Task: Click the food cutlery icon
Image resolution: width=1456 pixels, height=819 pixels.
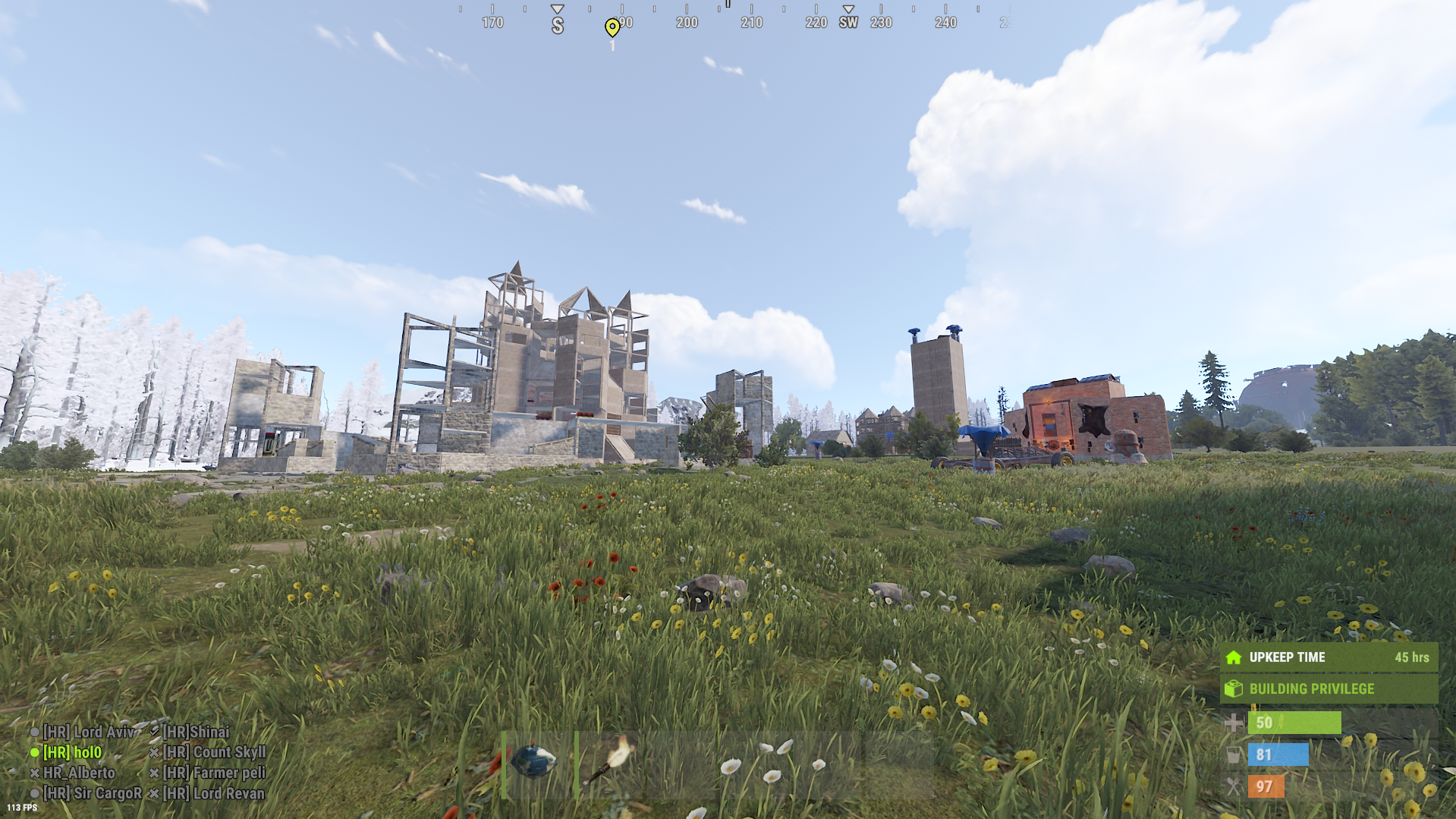Action: [1233, 787]
